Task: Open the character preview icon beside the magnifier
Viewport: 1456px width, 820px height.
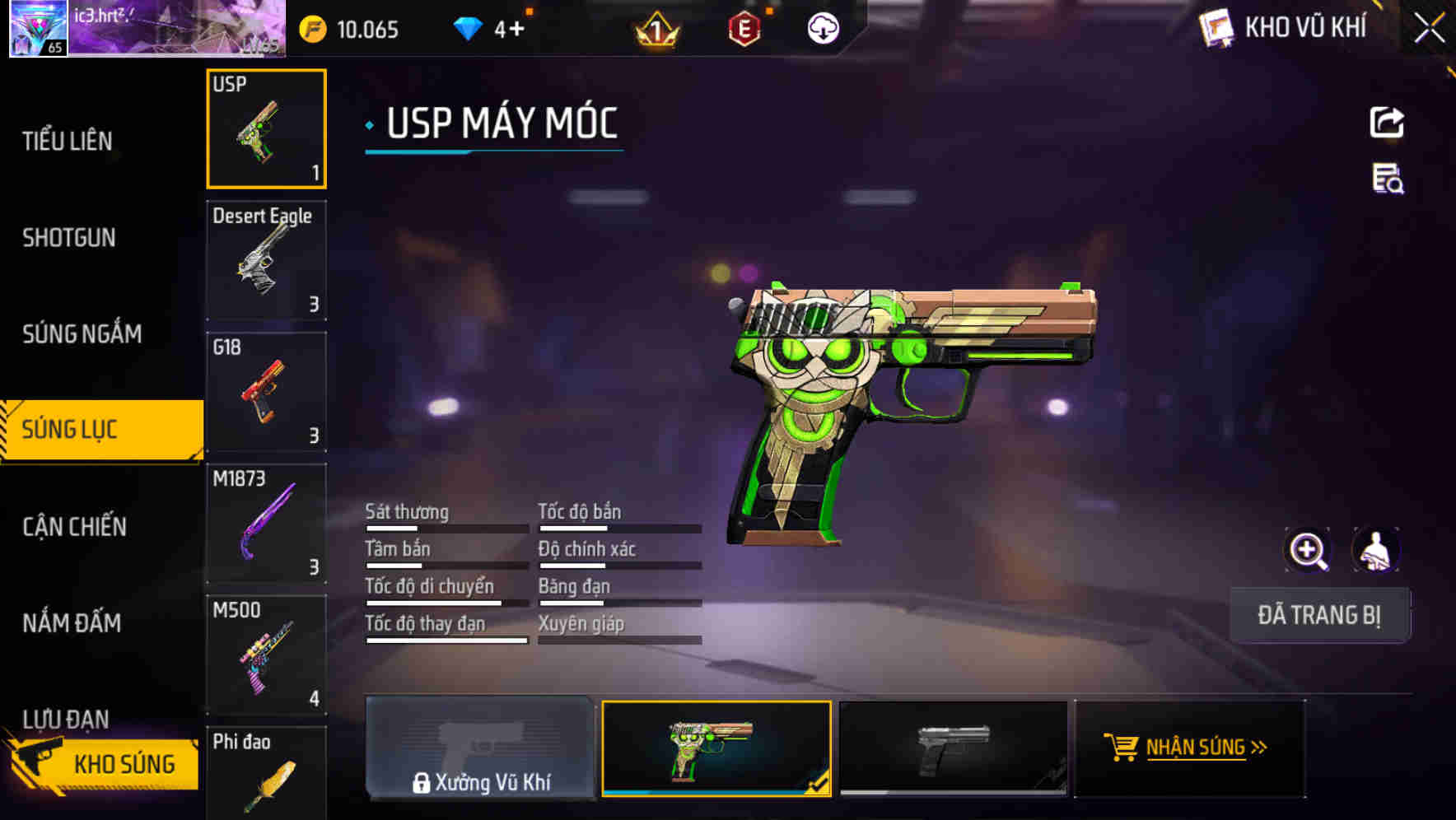Action: tap(1377, 550)
